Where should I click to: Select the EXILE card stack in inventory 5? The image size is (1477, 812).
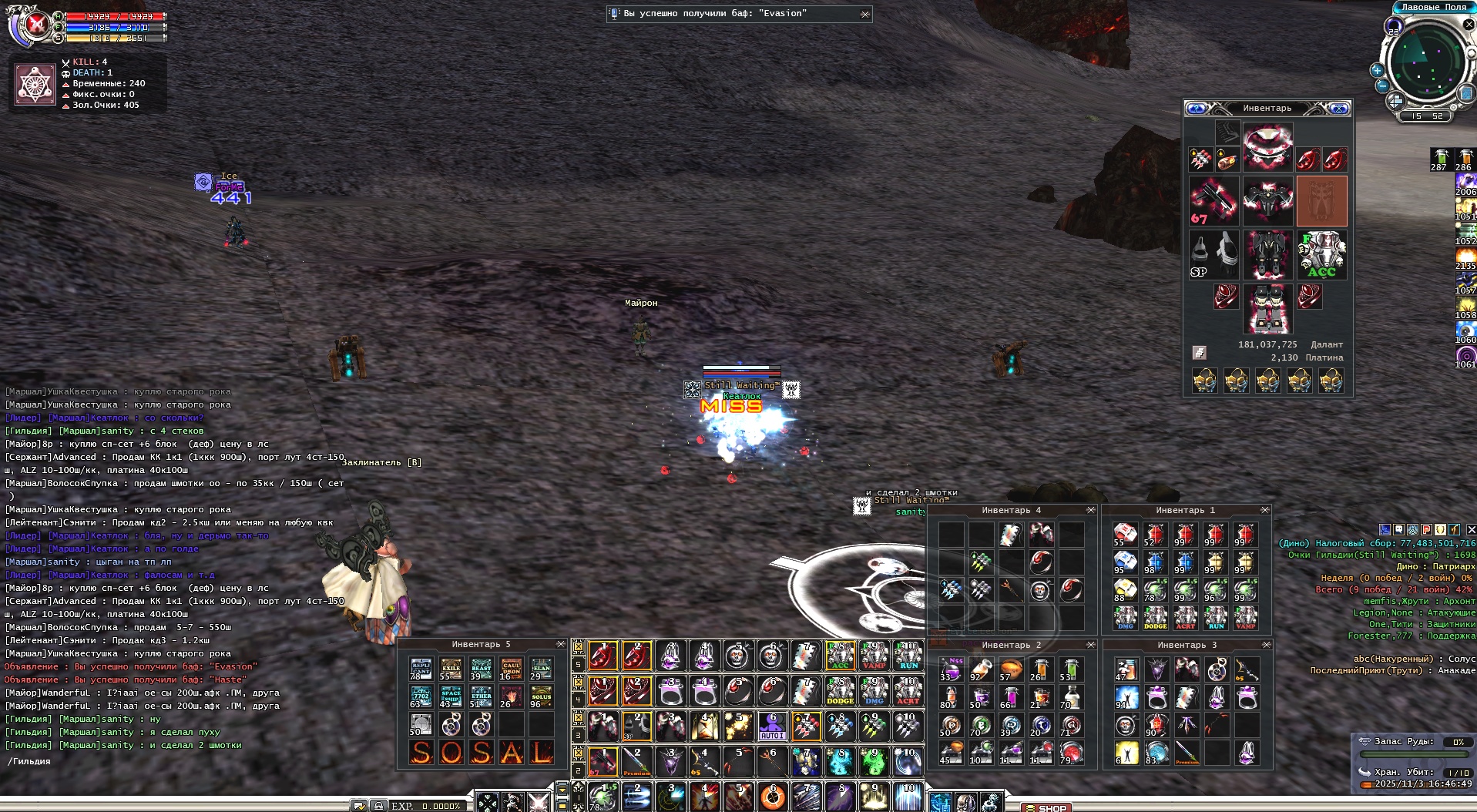(451, 669)
